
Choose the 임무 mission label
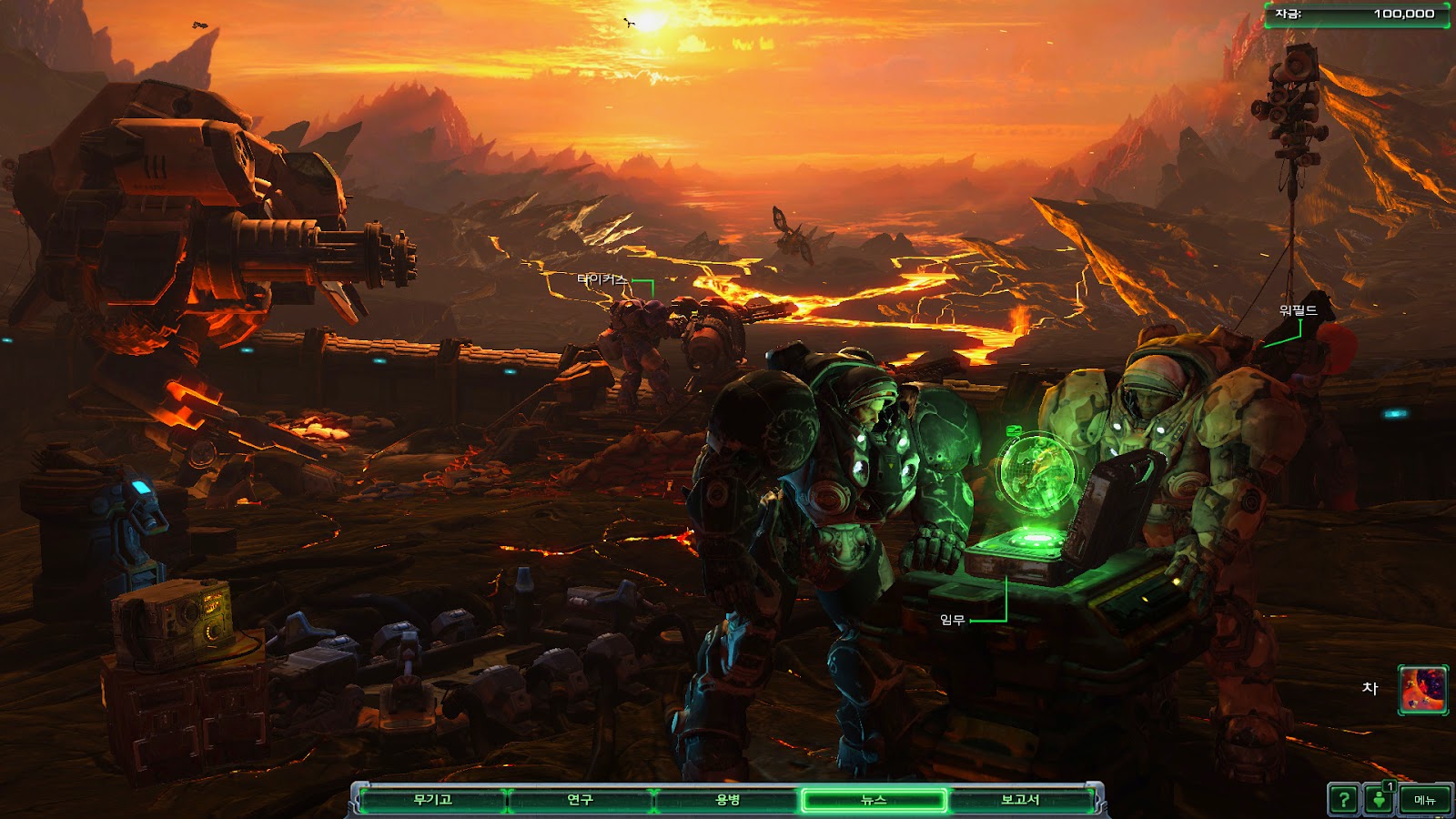tap(952, 620)
